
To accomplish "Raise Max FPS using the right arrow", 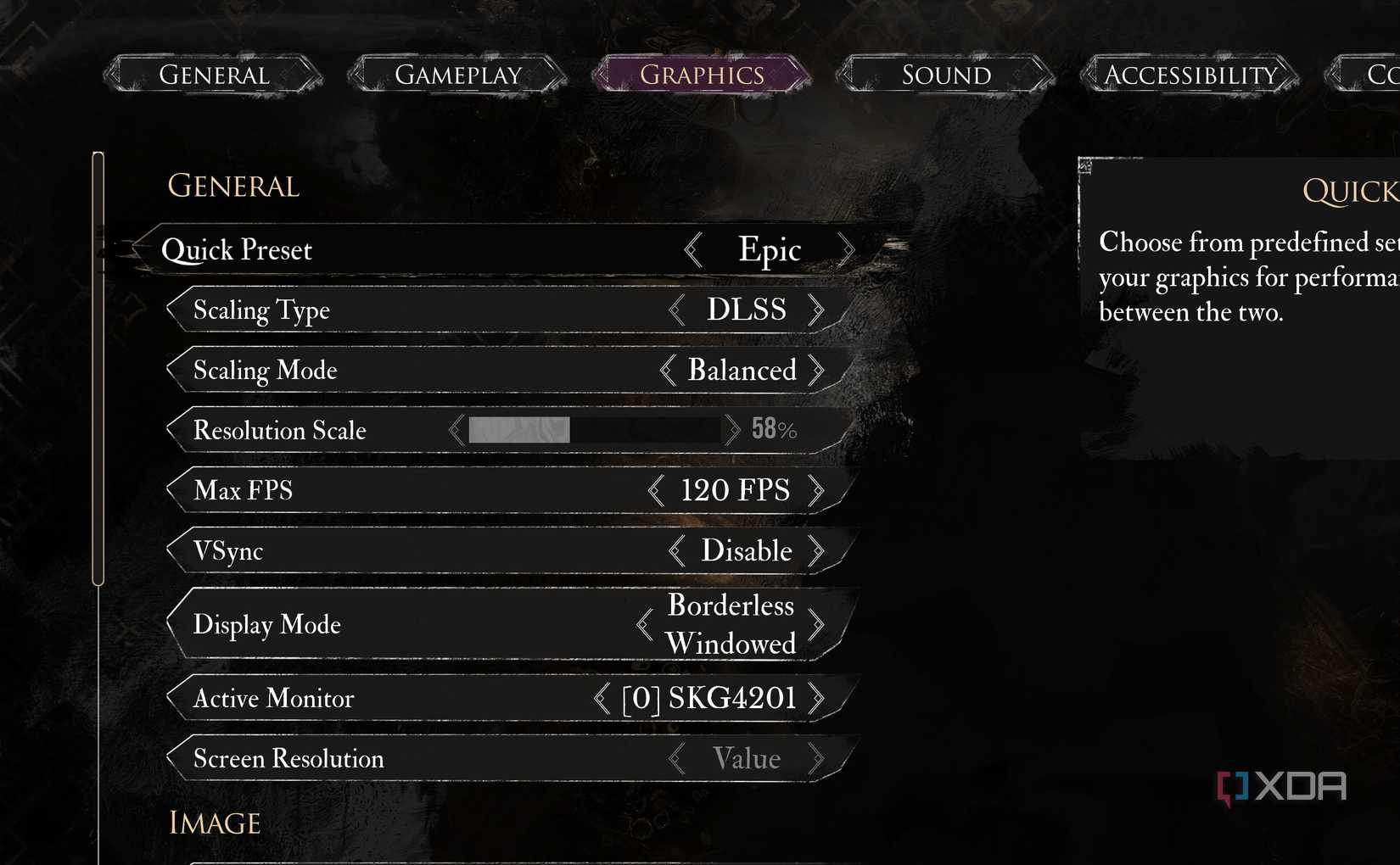I will tap(816, 490).
